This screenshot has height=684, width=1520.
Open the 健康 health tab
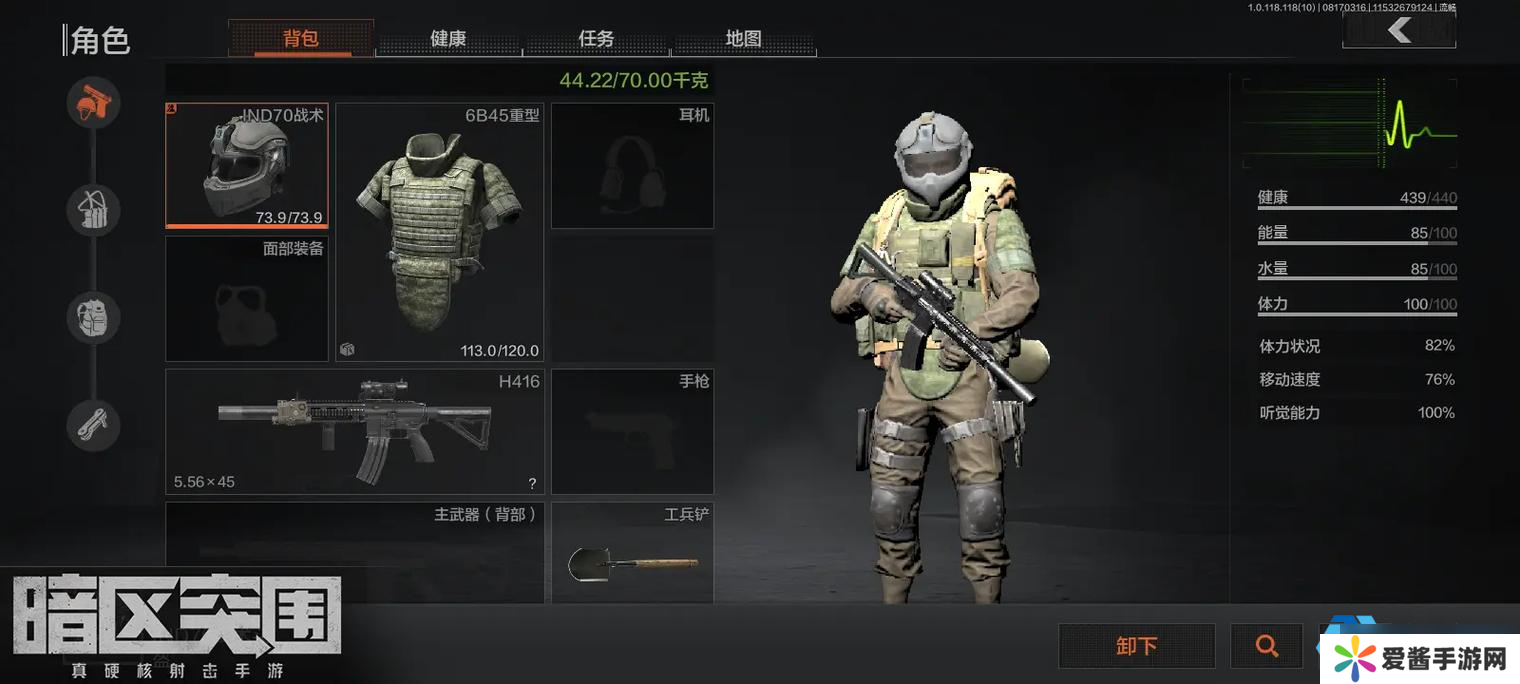(x=448, y=39)
